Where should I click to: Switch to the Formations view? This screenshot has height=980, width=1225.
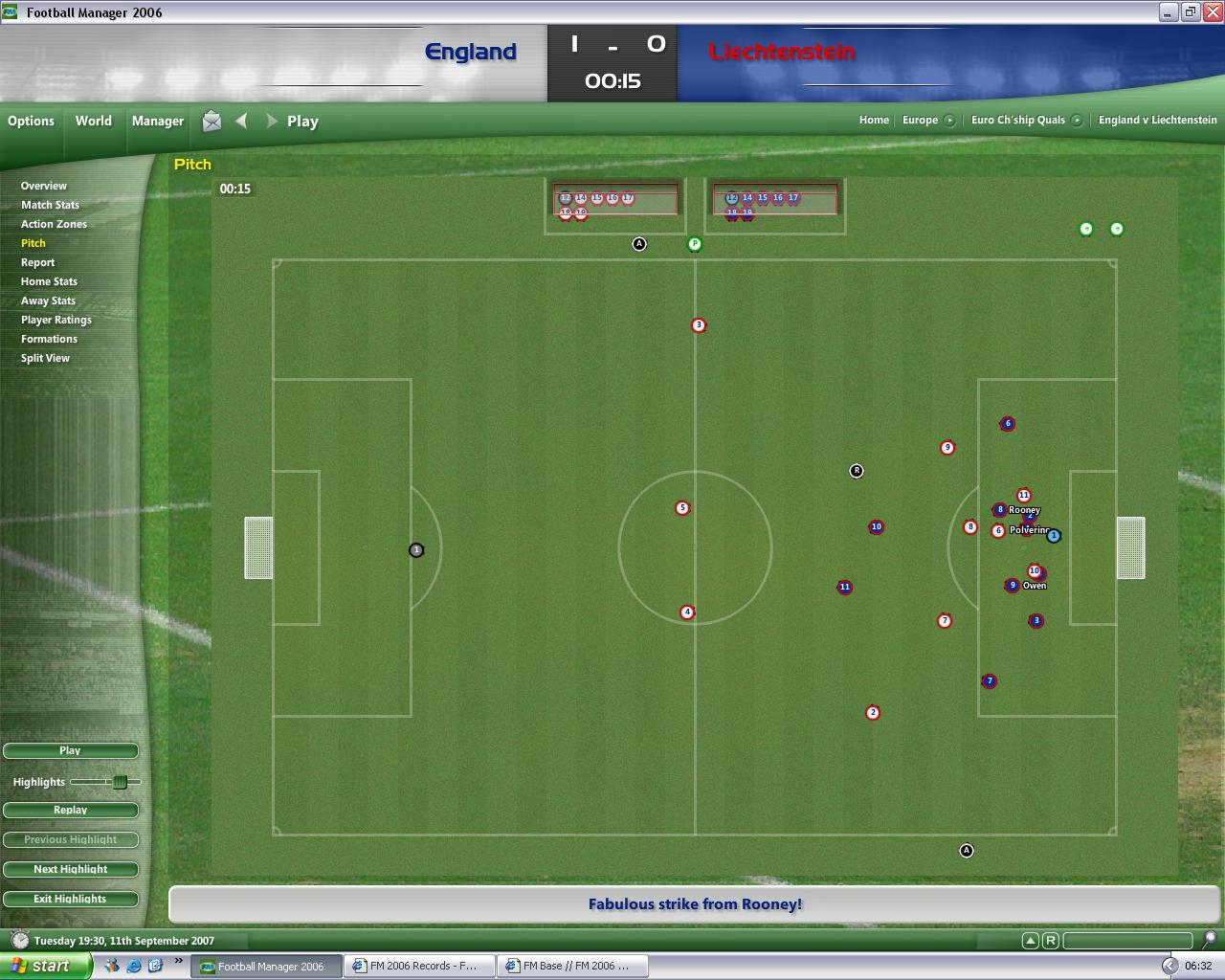tap(49, 339)
